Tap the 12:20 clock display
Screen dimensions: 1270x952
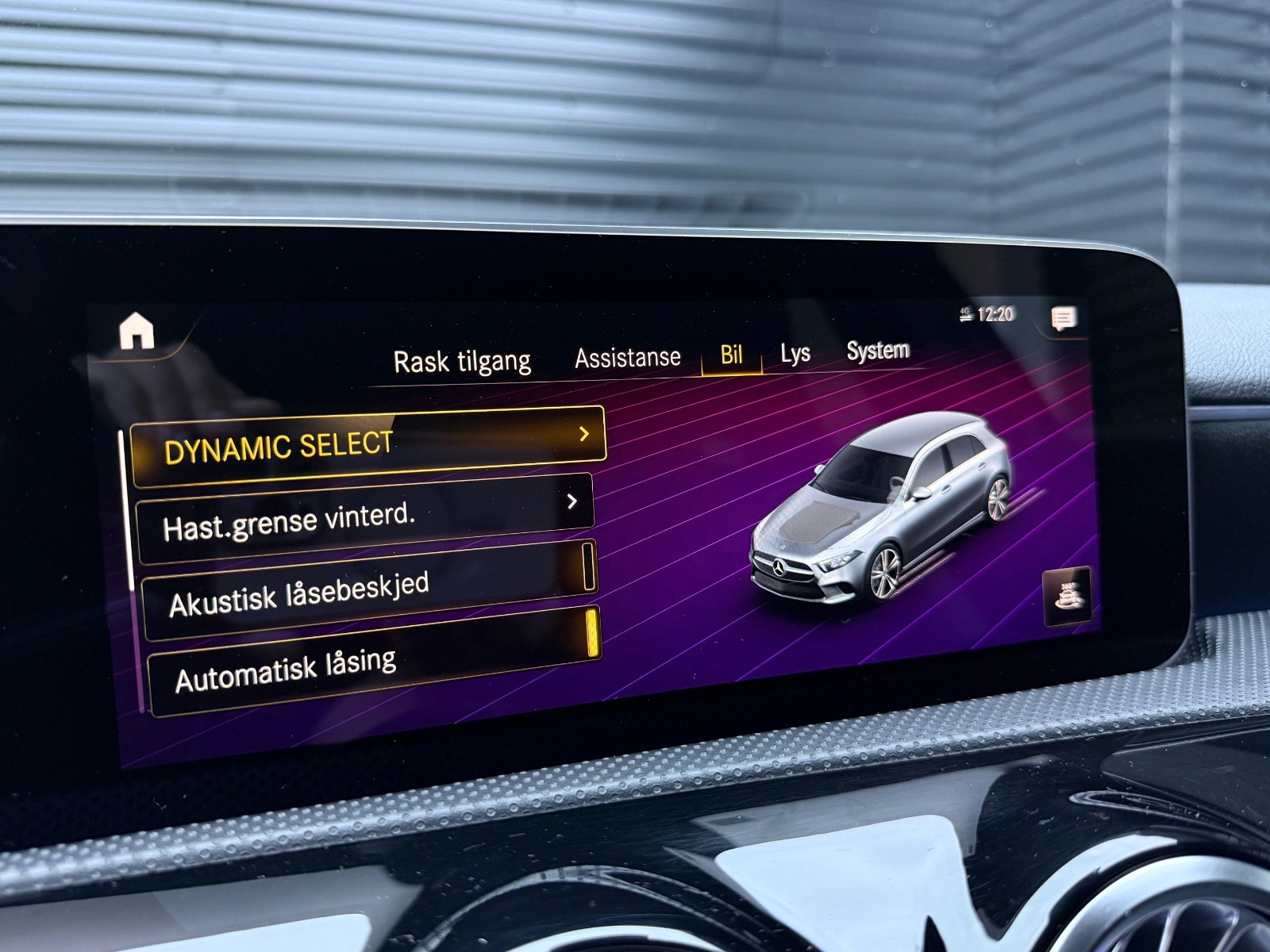pos(997,313)
